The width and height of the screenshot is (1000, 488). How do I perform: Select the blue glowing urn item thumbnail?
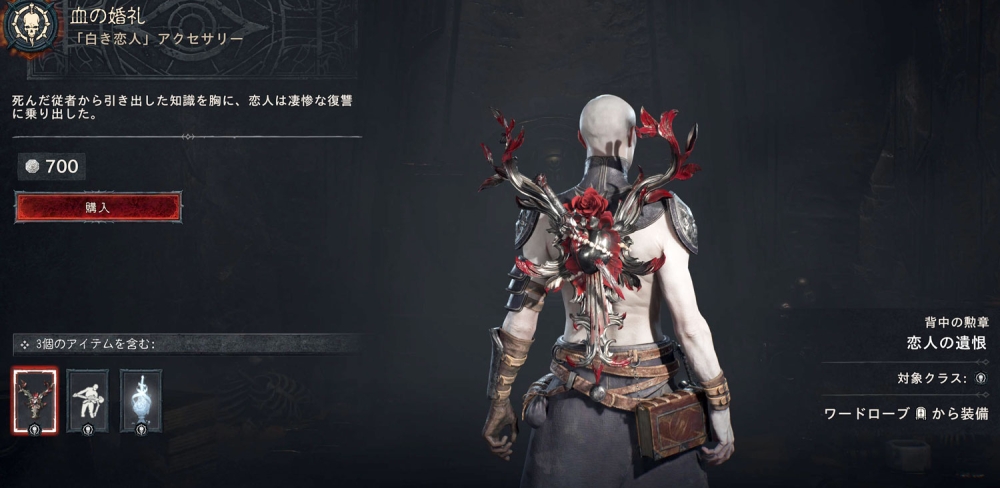tap(140, 400)
